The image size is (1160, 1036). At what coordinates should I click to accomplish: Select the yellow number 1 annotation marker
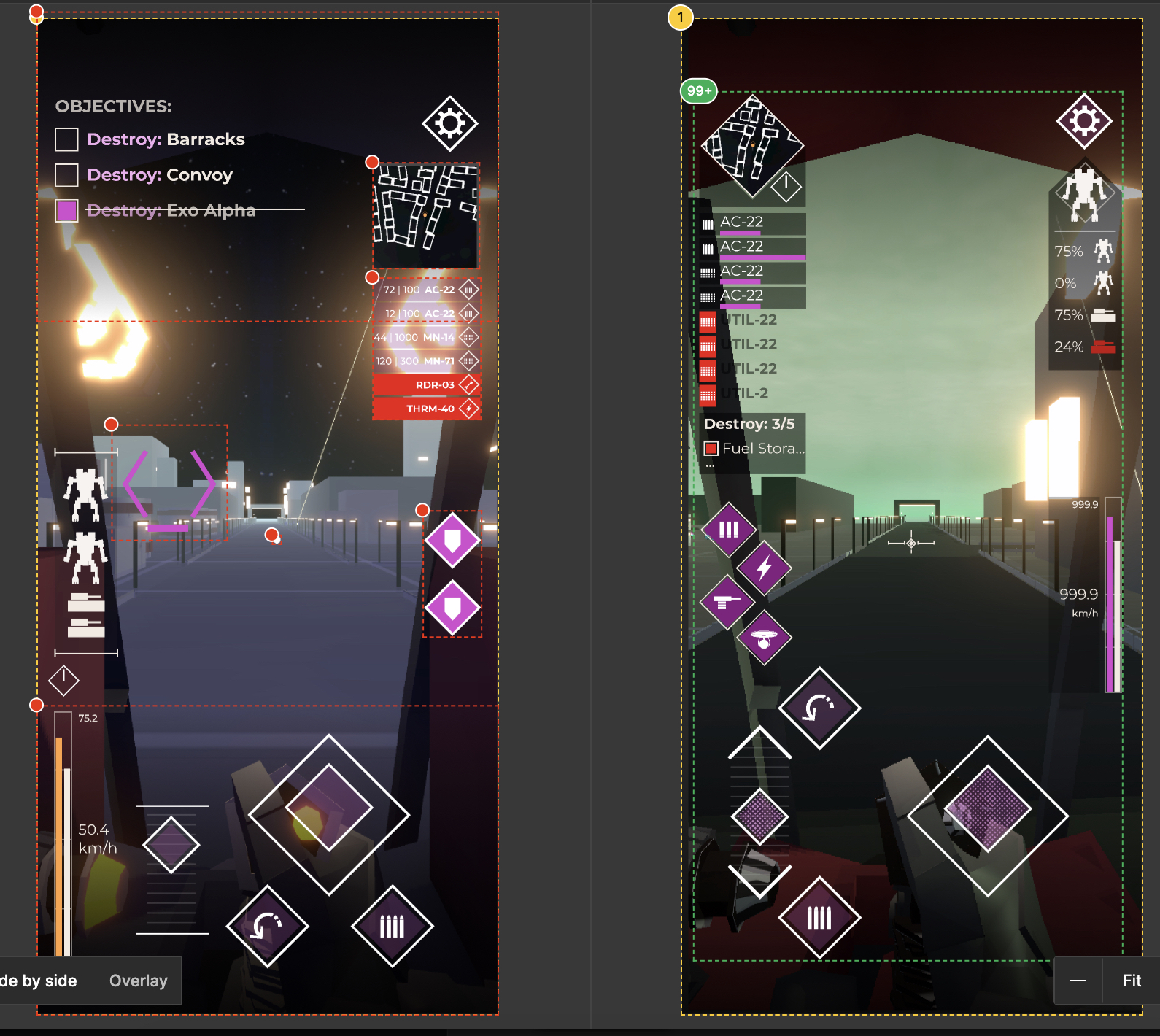pos(680,18)
